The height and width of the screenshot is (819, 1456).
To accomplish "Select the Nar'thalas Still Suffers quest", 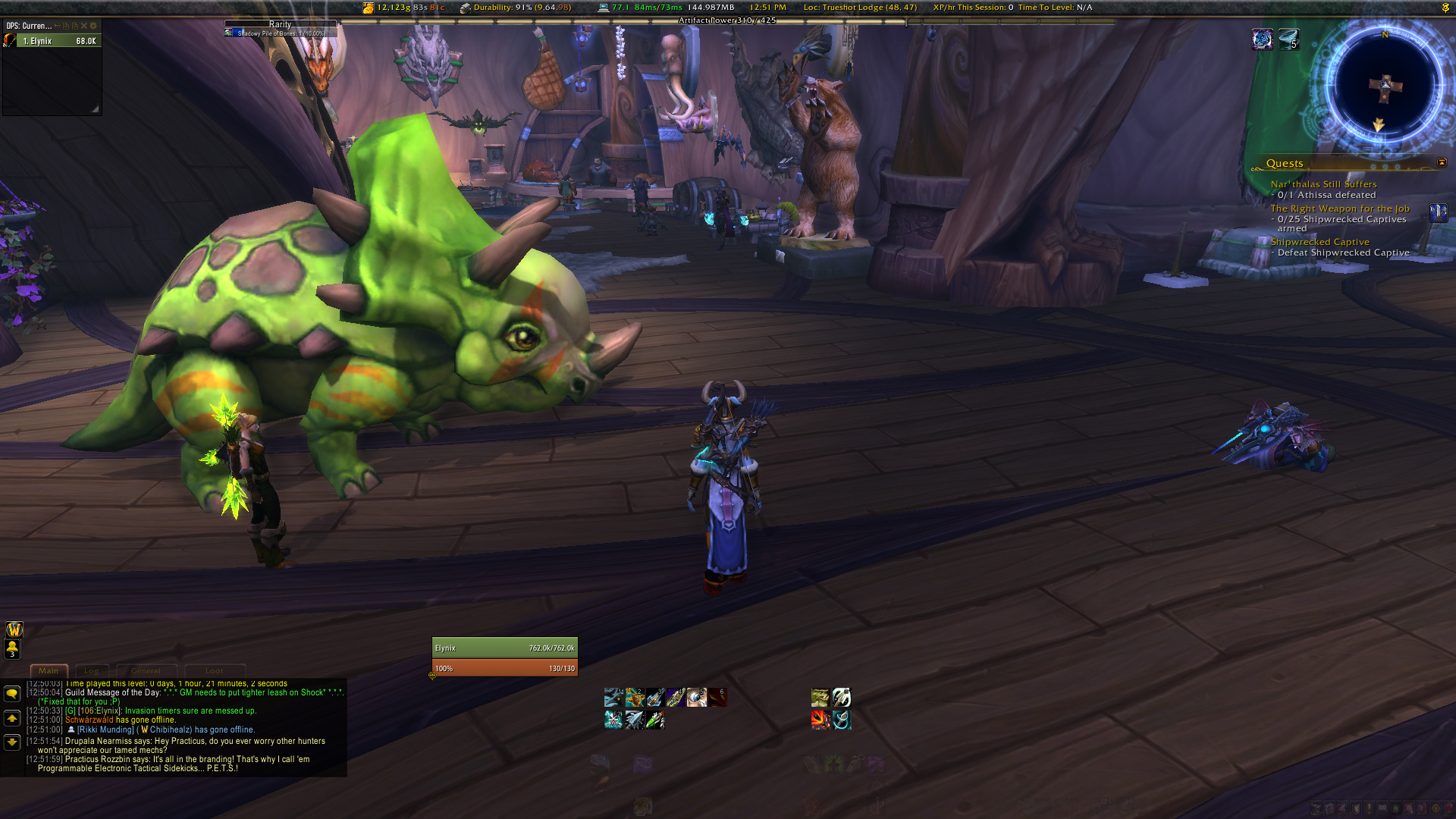I will tap(1323, 184).
